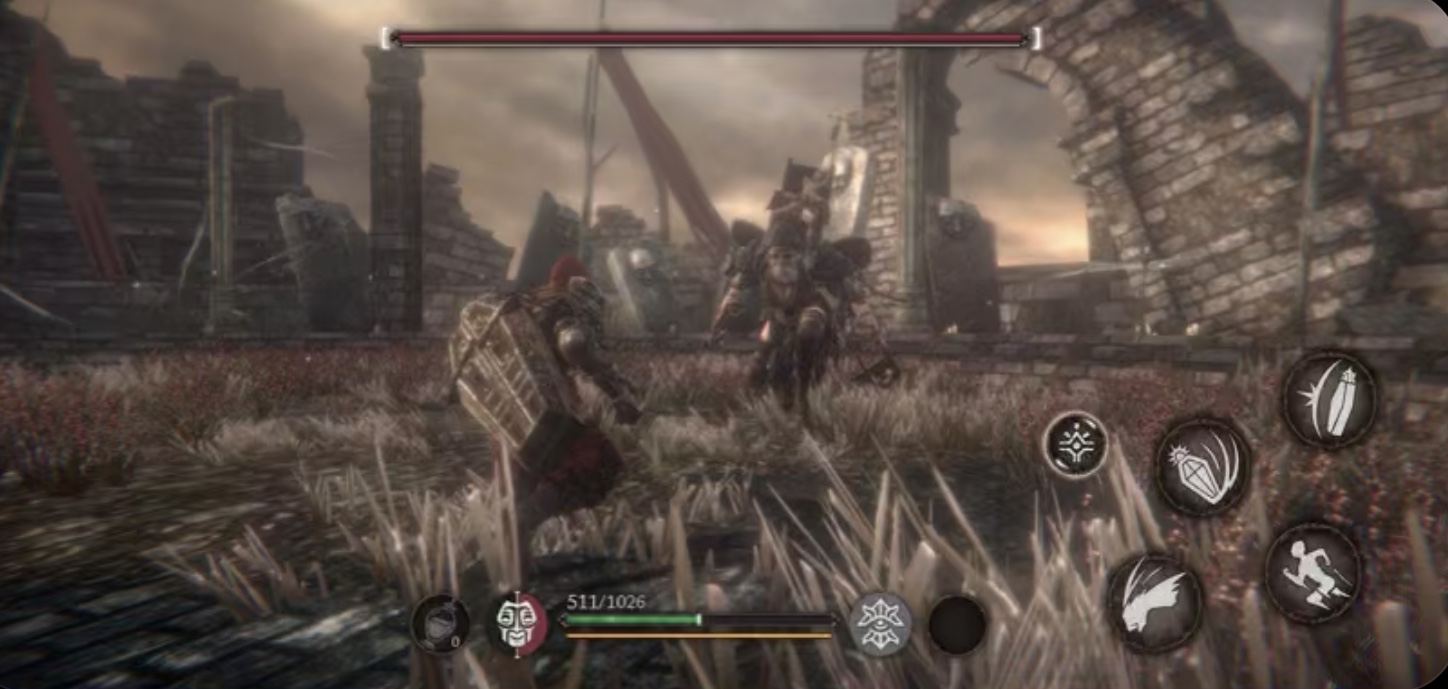Tap the small glowing sigil skill button

(x=1076, y=443)
